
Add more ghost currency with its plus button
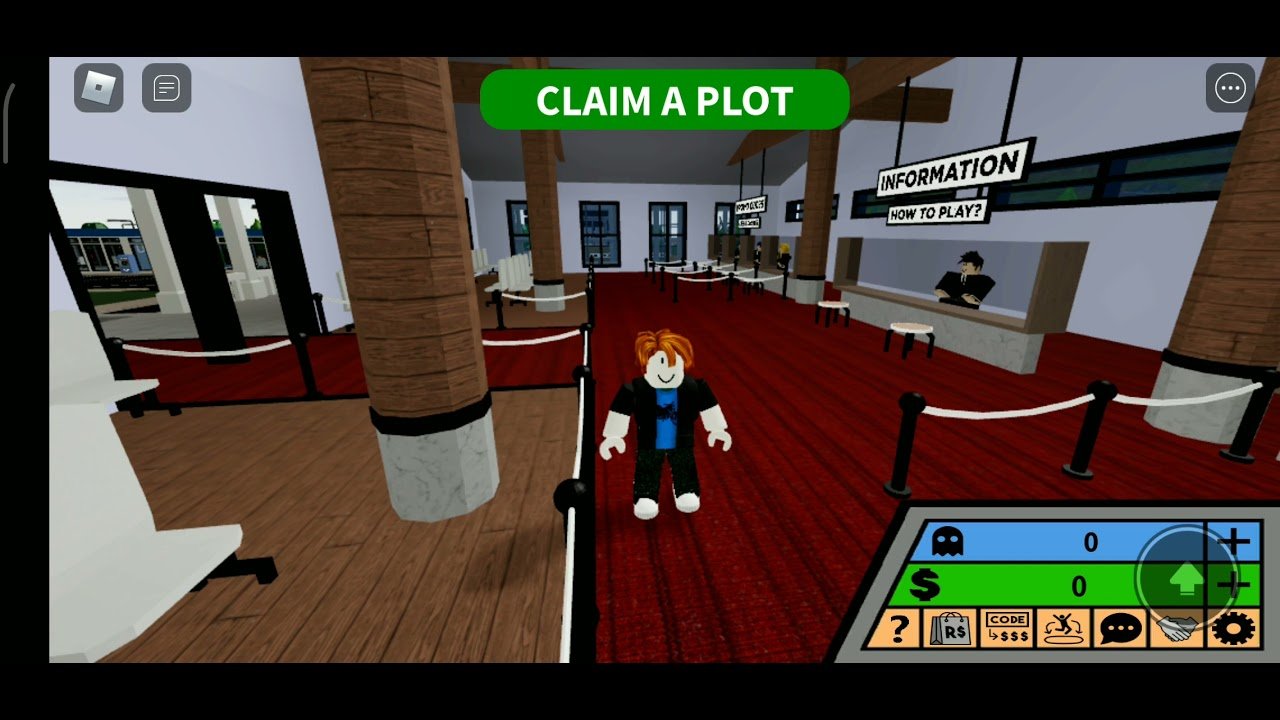pos(1235,542)
